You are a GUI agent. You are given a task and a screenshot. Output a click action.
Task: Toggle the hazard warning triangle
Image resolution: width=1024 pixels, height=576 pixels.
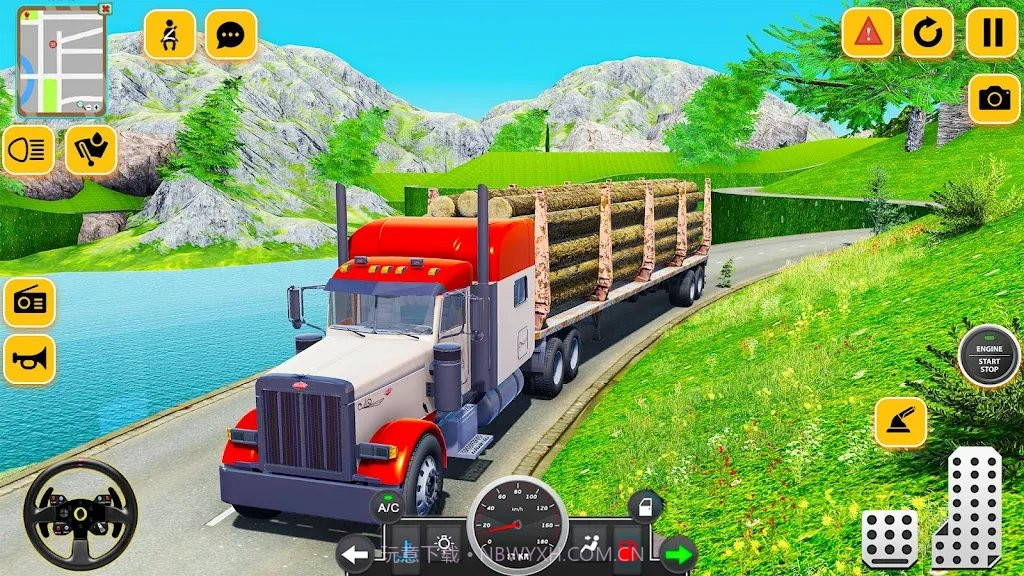pyautogui.click(x=867, y=34)
